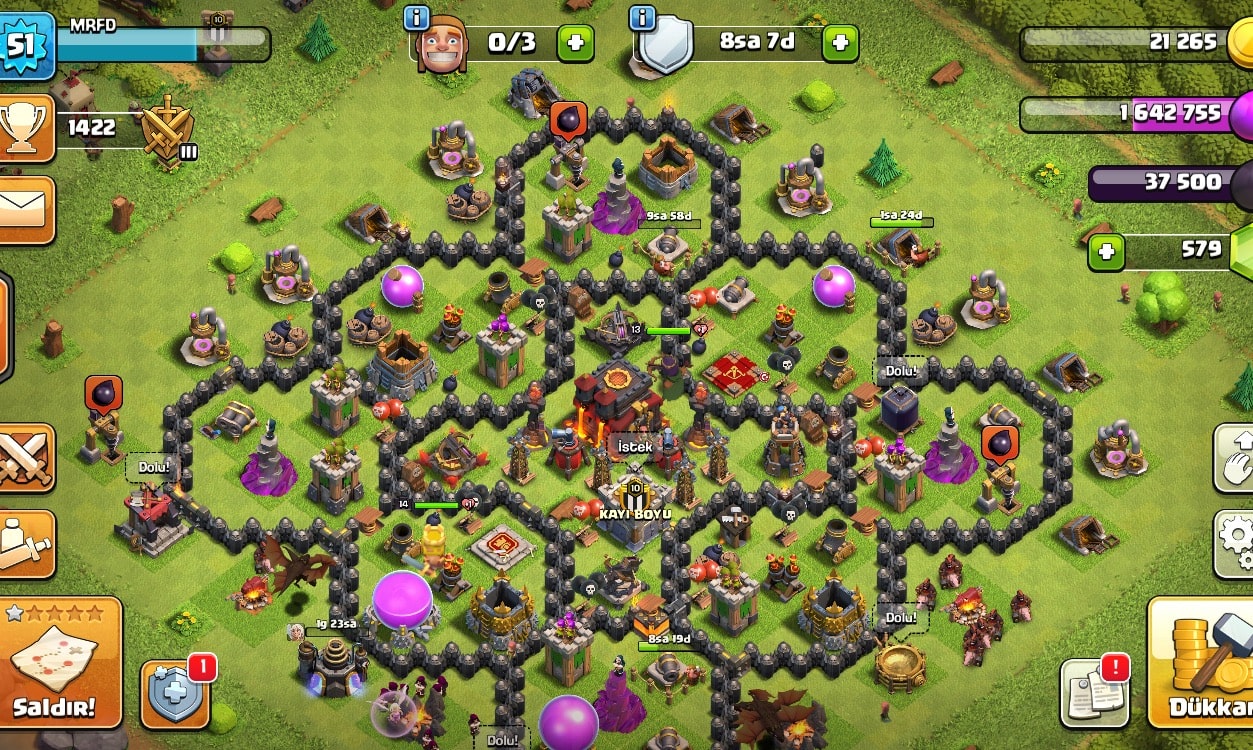Open the shield button with red notification
This screenshot has width=1253, height=750.
pos(175,693)
